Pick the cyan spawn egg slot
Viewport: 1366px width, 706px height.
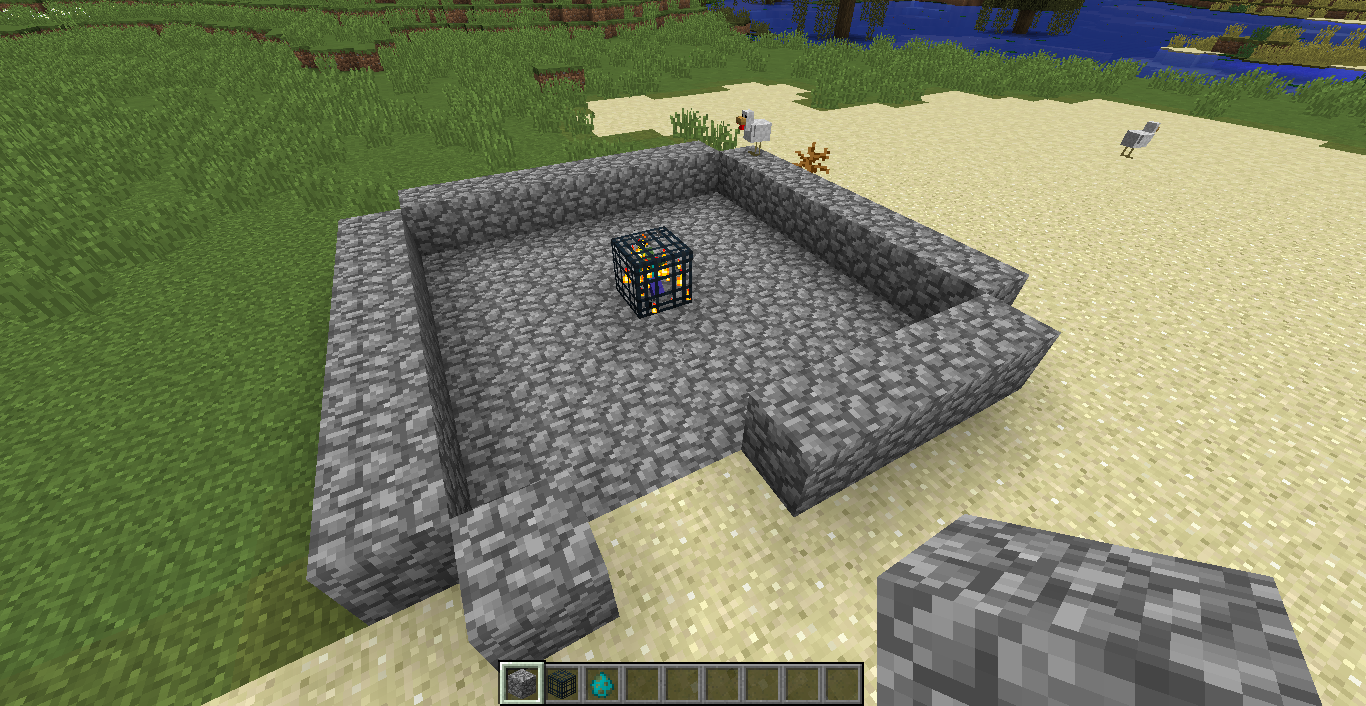(x=601, y=683)
